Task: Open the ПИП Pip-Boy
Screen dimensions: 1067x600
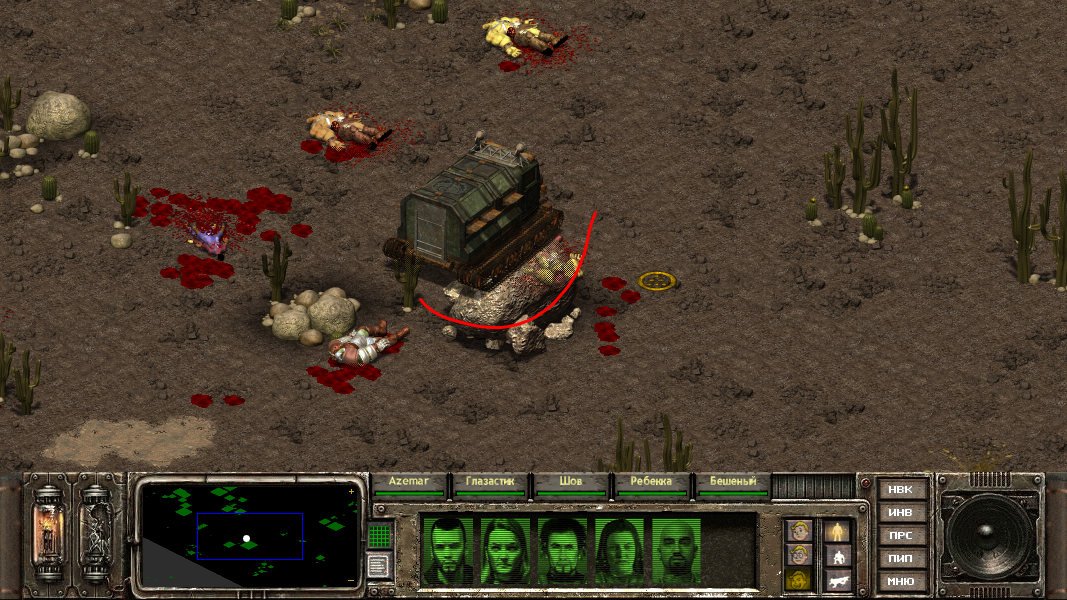Action: click(900, 559)
